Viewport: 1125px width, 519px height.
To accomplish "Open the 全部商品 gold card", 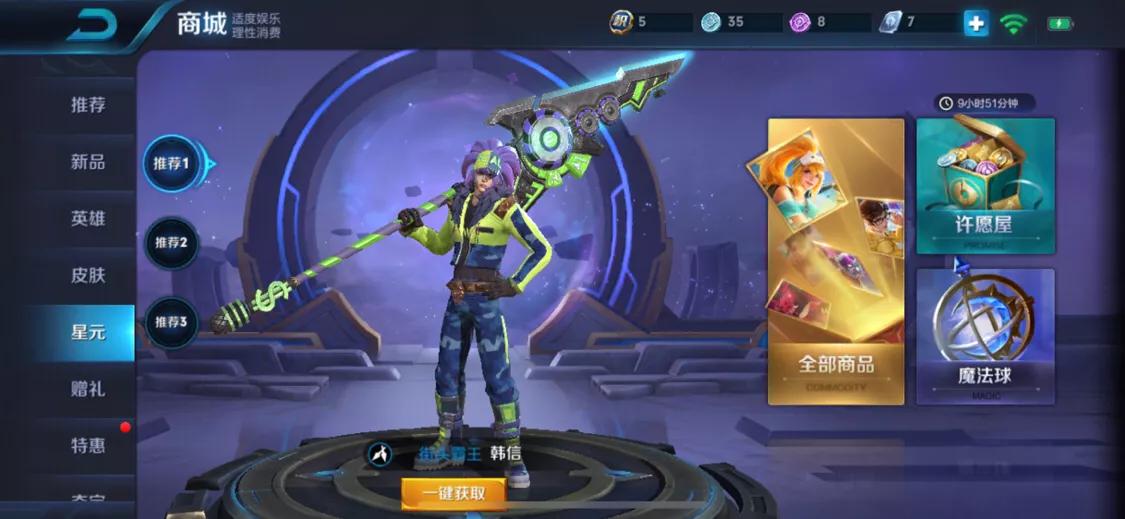I will pos(836,262).
